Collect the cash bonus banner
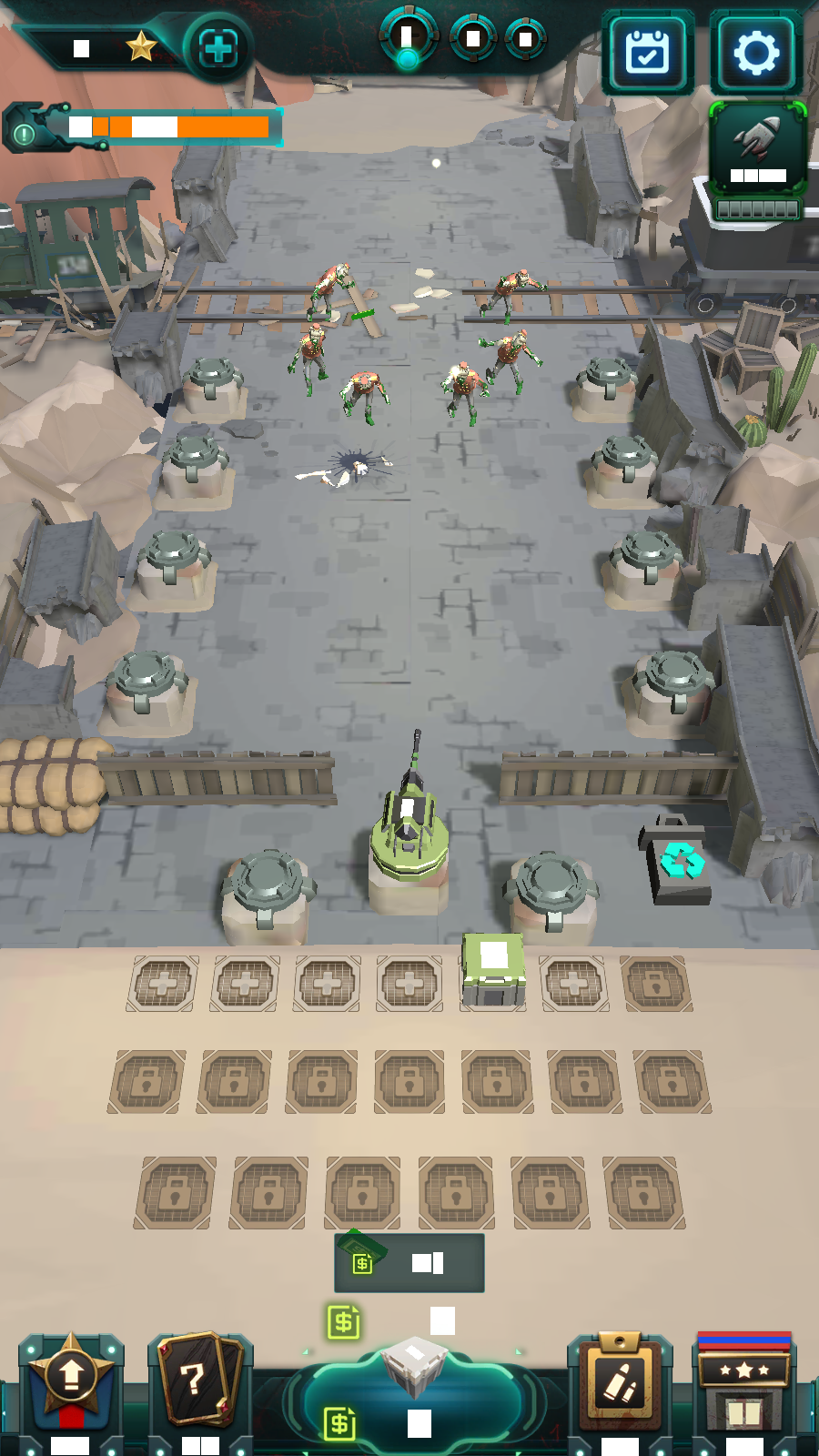Screen dimensions: 819x1456 pos(409,1263)
